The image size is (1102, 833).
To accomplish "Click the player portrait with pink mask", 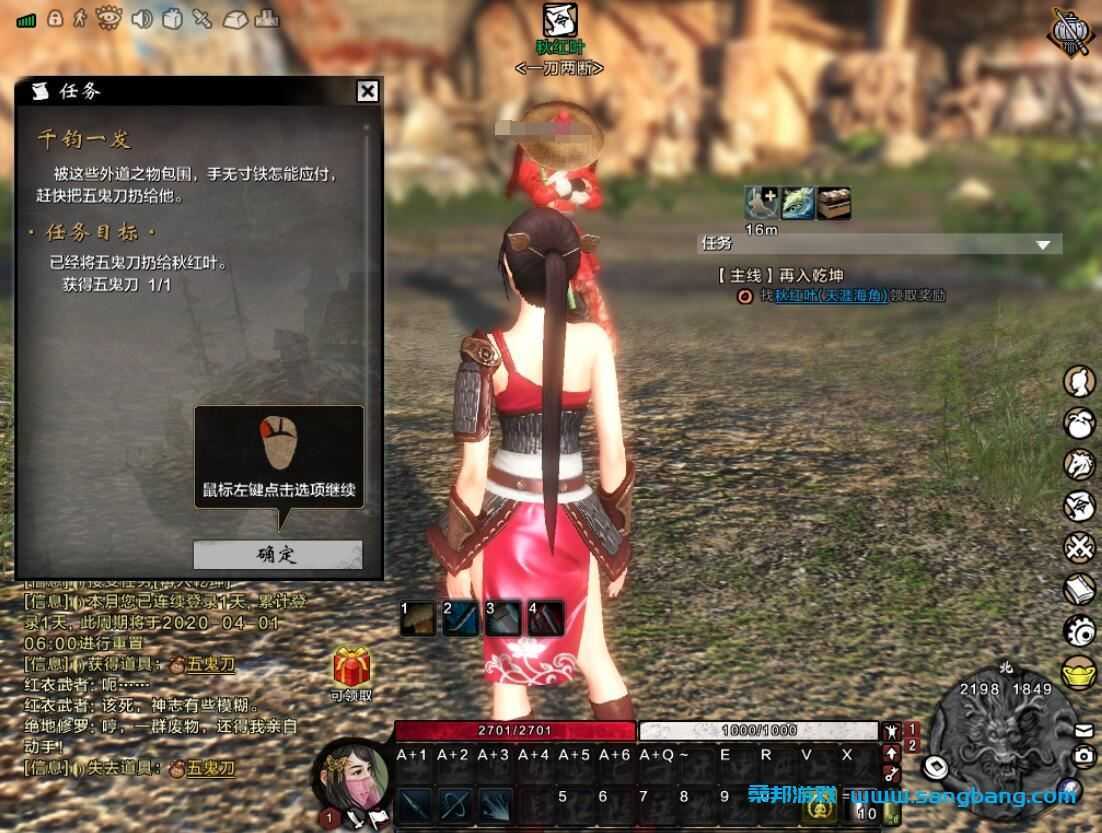I will [x=352, y=786].
